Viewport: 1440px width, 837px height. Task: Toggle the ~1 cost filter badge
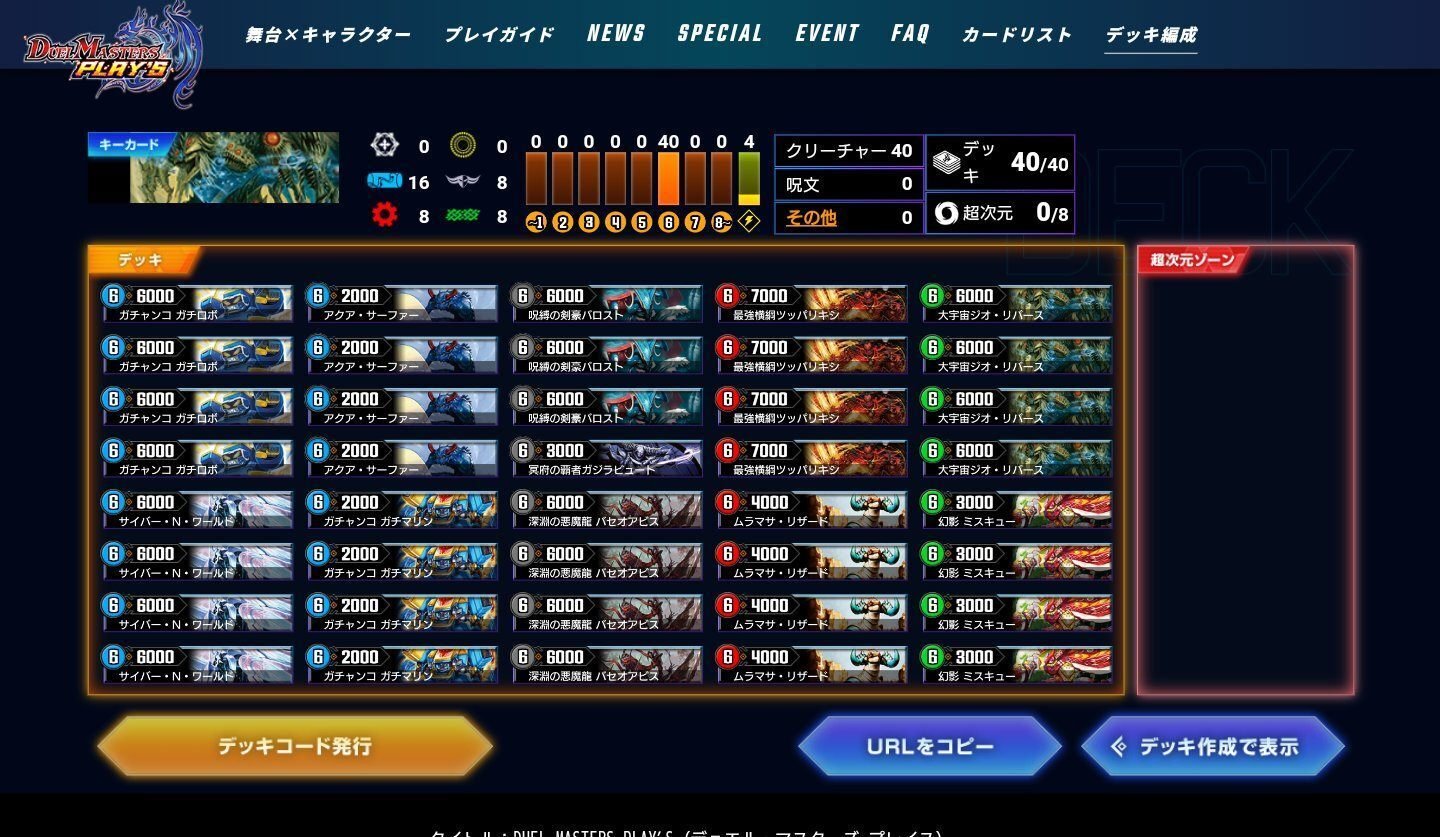click(538, 222)
